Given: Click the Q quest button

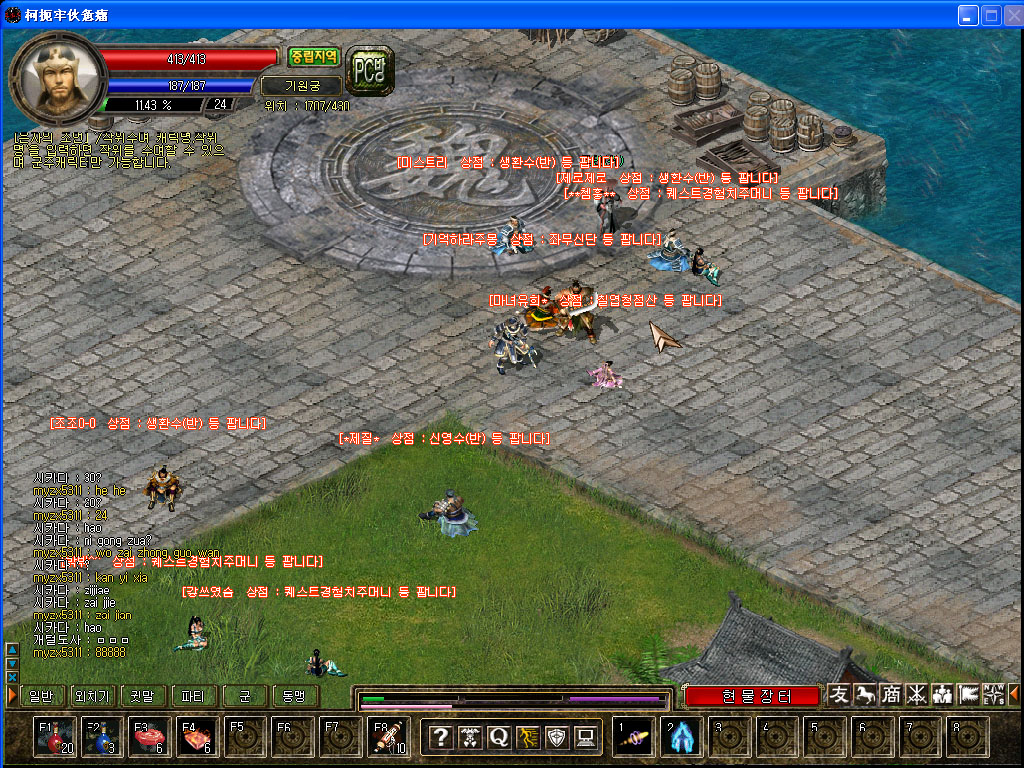Looking at the screenshot, I should 499,738.
